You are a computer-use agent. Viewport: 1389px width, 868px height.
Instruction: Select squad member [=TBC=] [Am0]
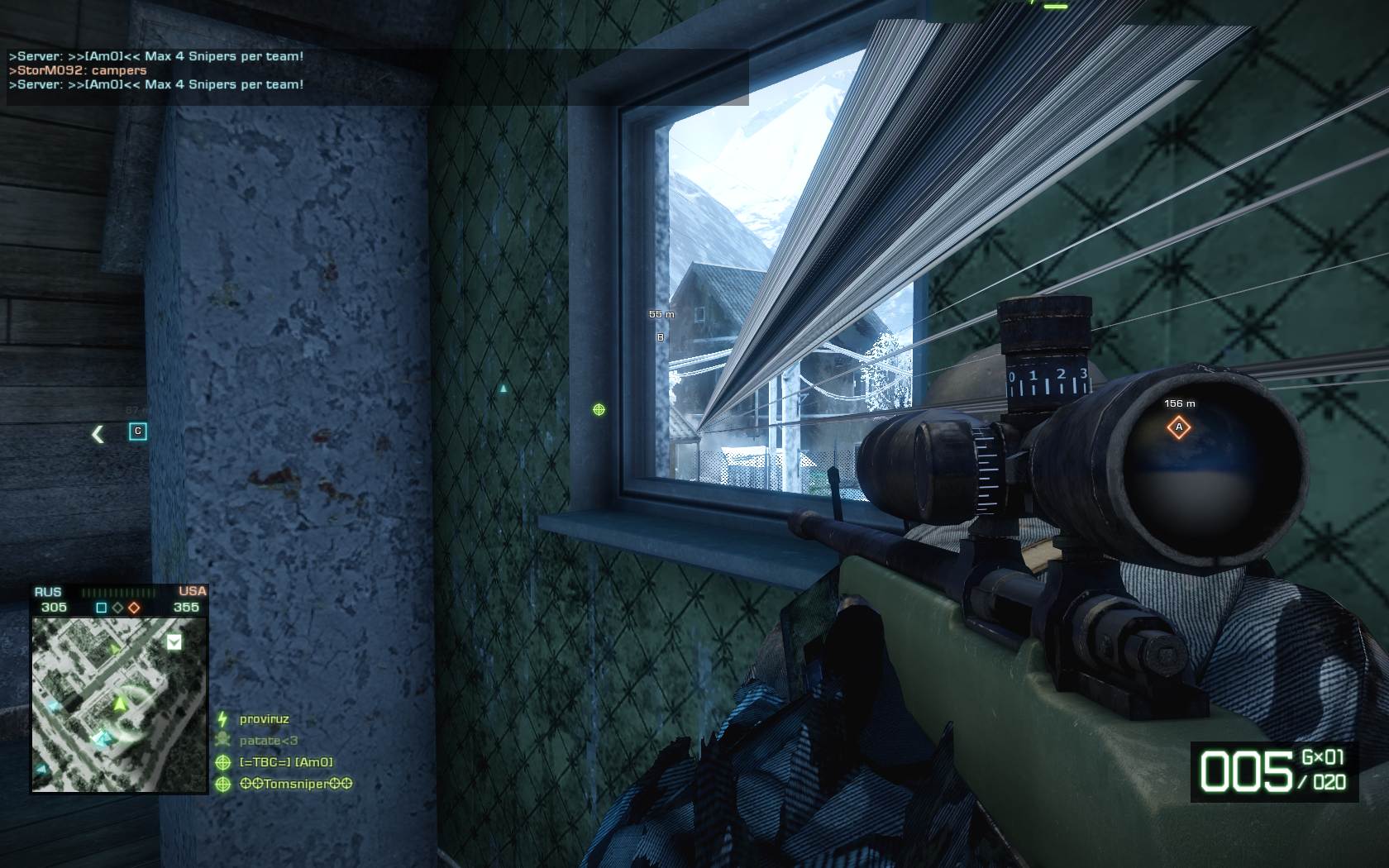(286, 762)
